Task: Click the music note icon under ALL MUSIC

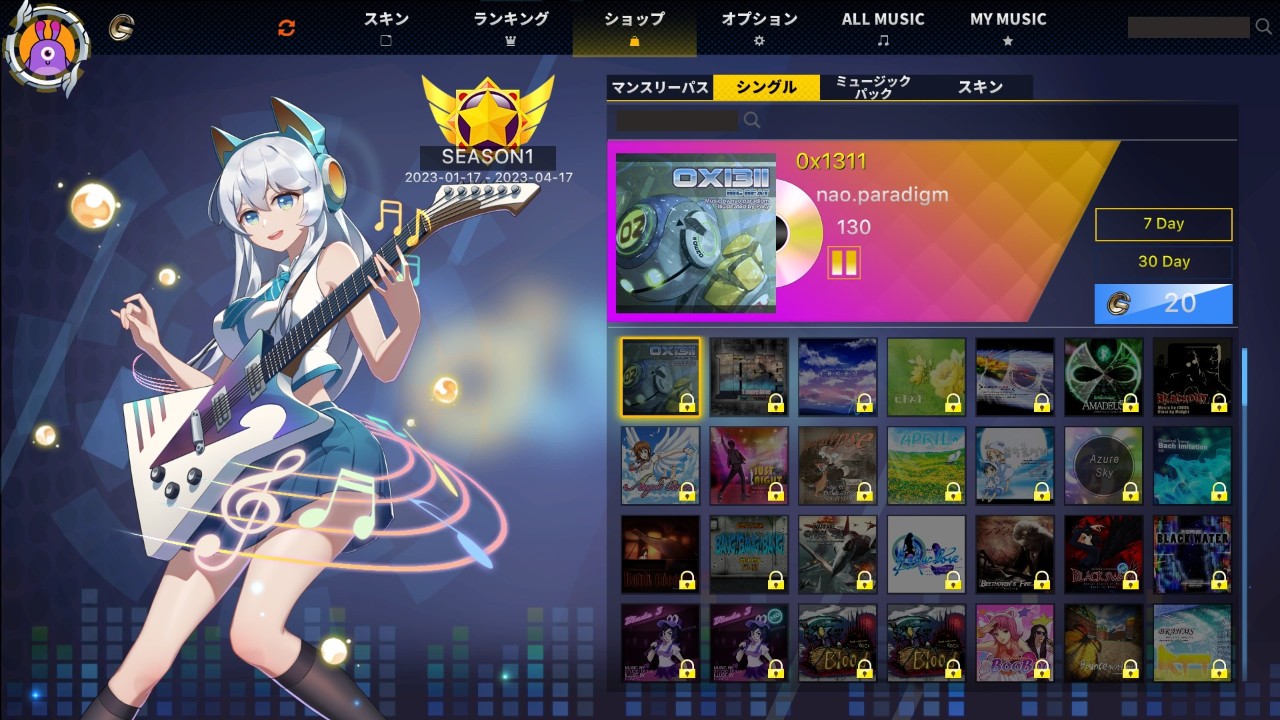Action: point(883,40)
